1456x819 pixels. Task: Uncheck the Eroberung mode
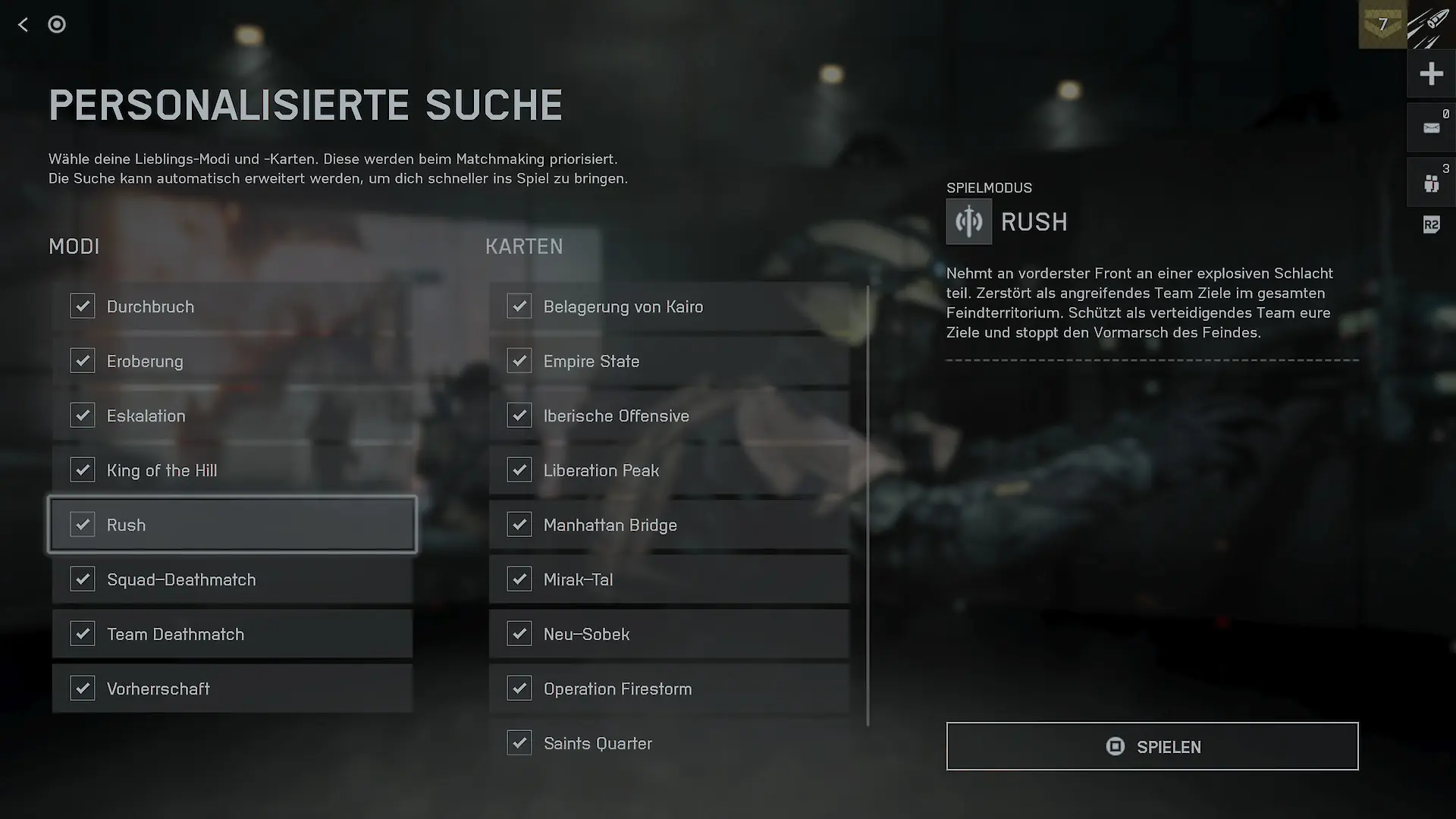coord(83,361)
